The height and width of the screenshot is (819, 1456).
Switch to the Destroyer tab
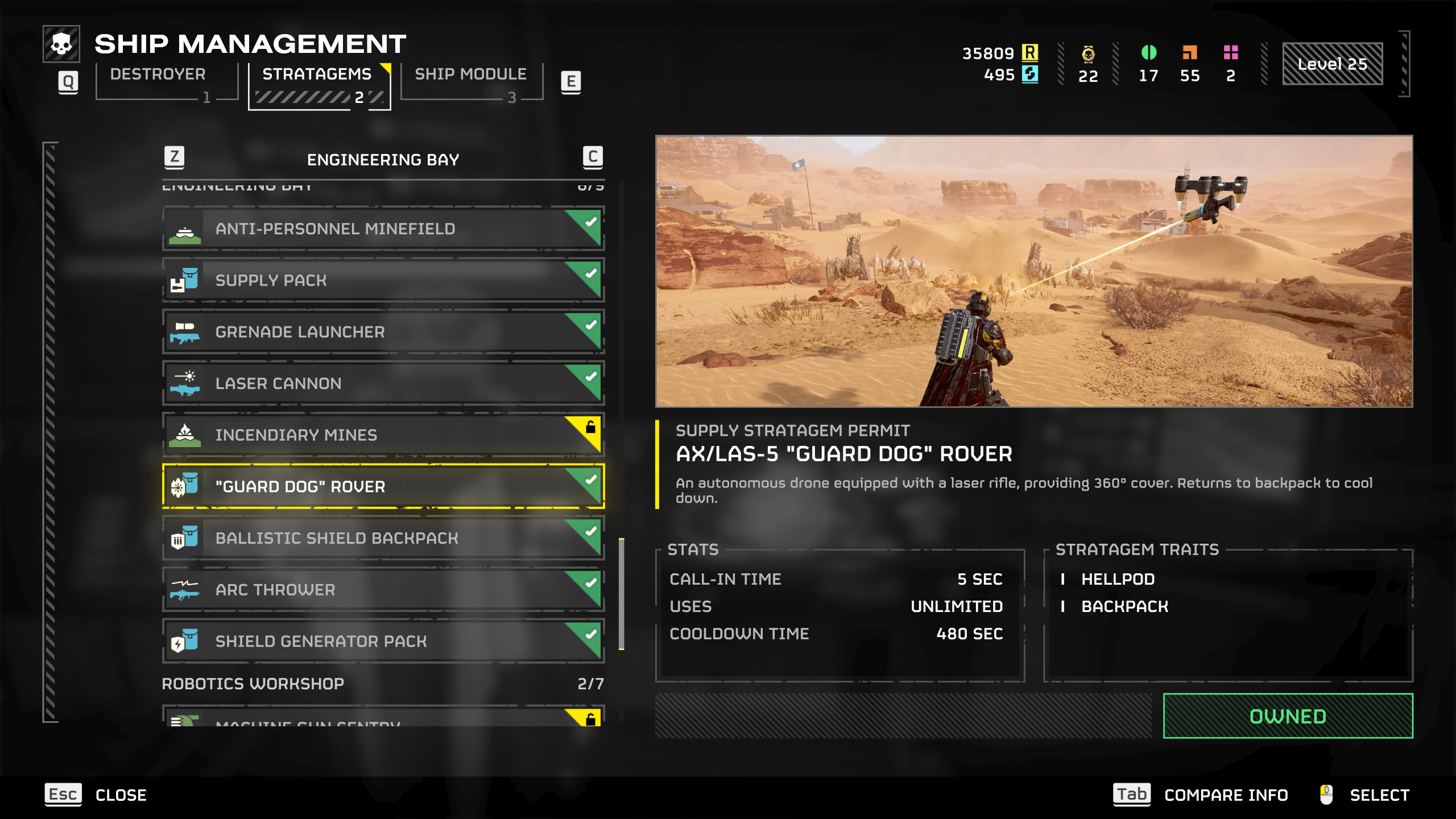tap(157, 74)
